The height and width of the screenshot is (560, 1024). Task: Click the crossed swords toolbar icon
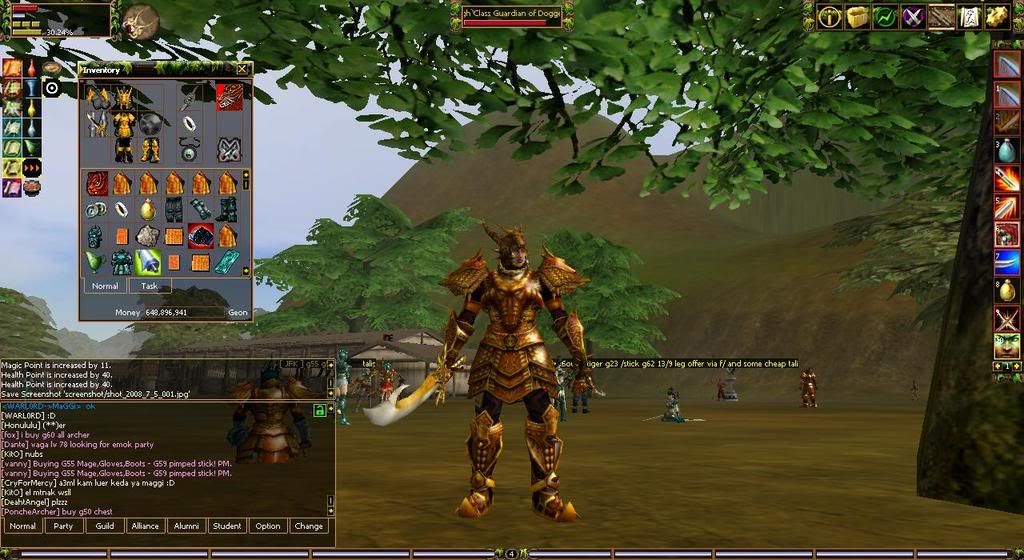913,16
